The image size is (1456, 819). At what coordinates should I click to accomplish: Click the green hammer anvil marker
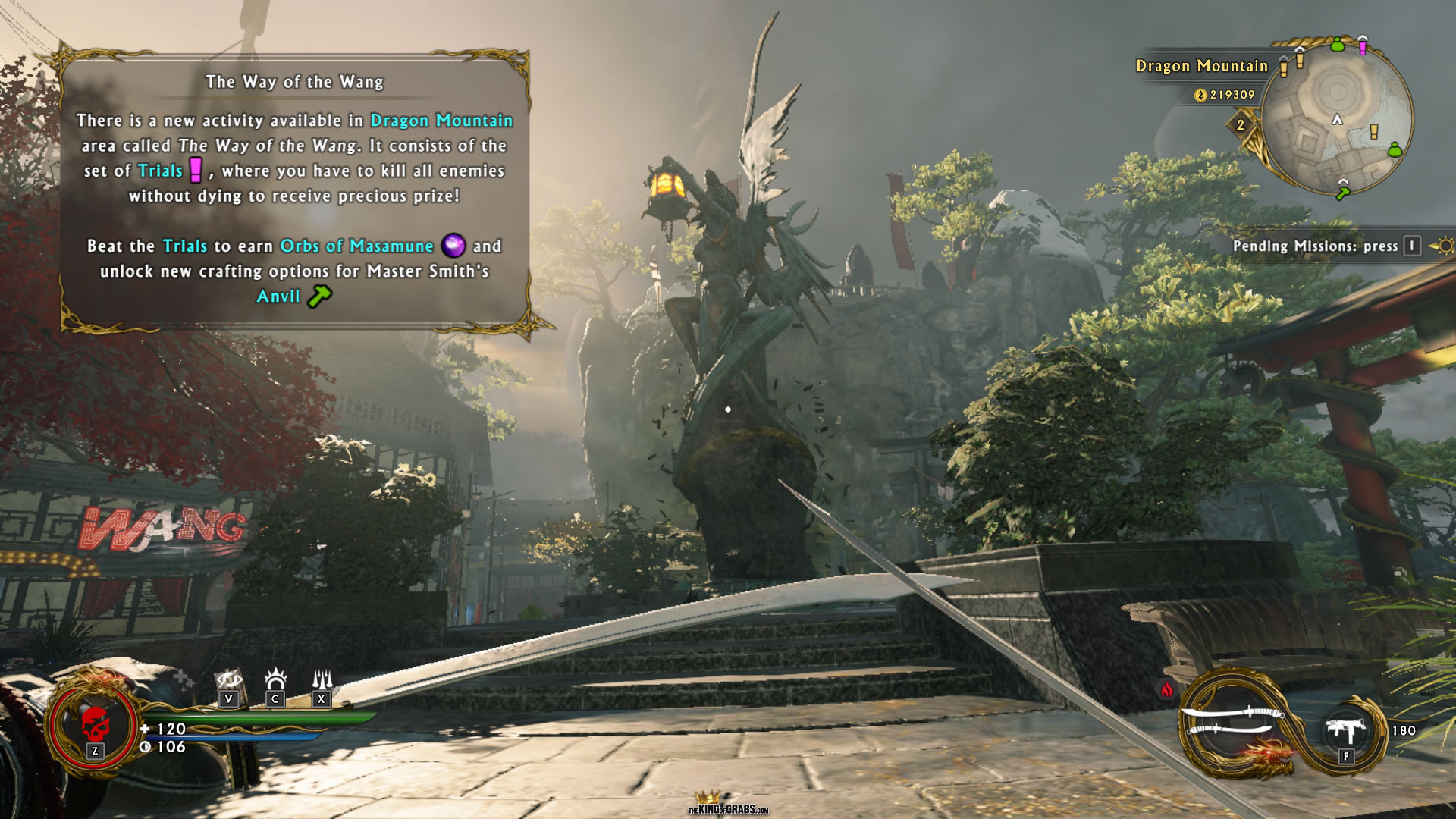(x=1342, y=193)
